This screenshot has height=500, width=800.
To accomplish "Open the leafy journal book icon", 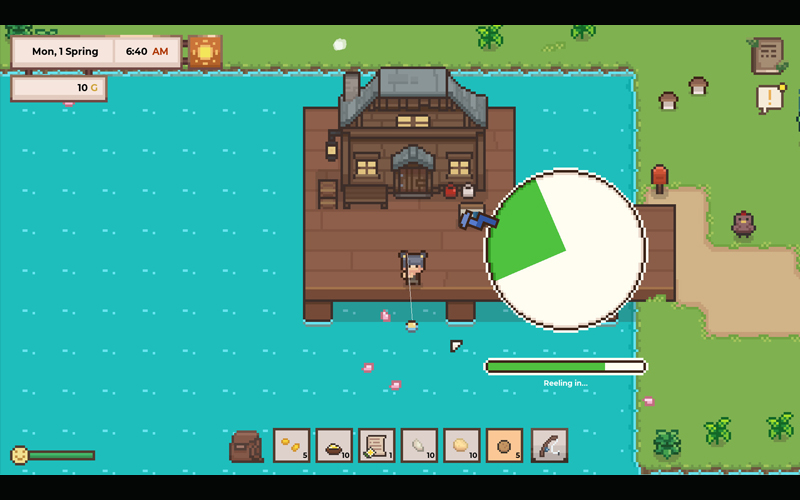I will (767, 56).
